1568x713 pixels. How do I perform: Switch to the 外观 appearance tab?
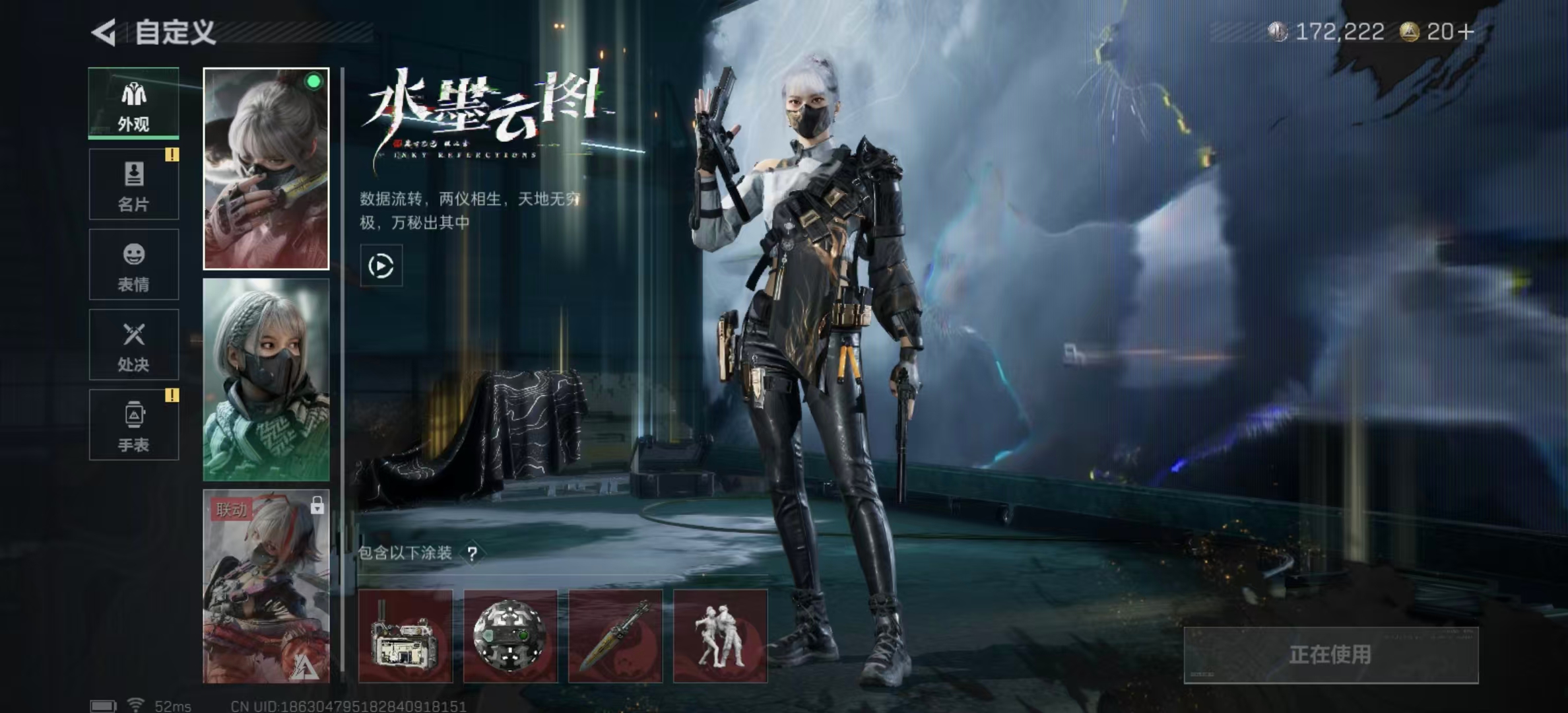click(x=134, y=104)
